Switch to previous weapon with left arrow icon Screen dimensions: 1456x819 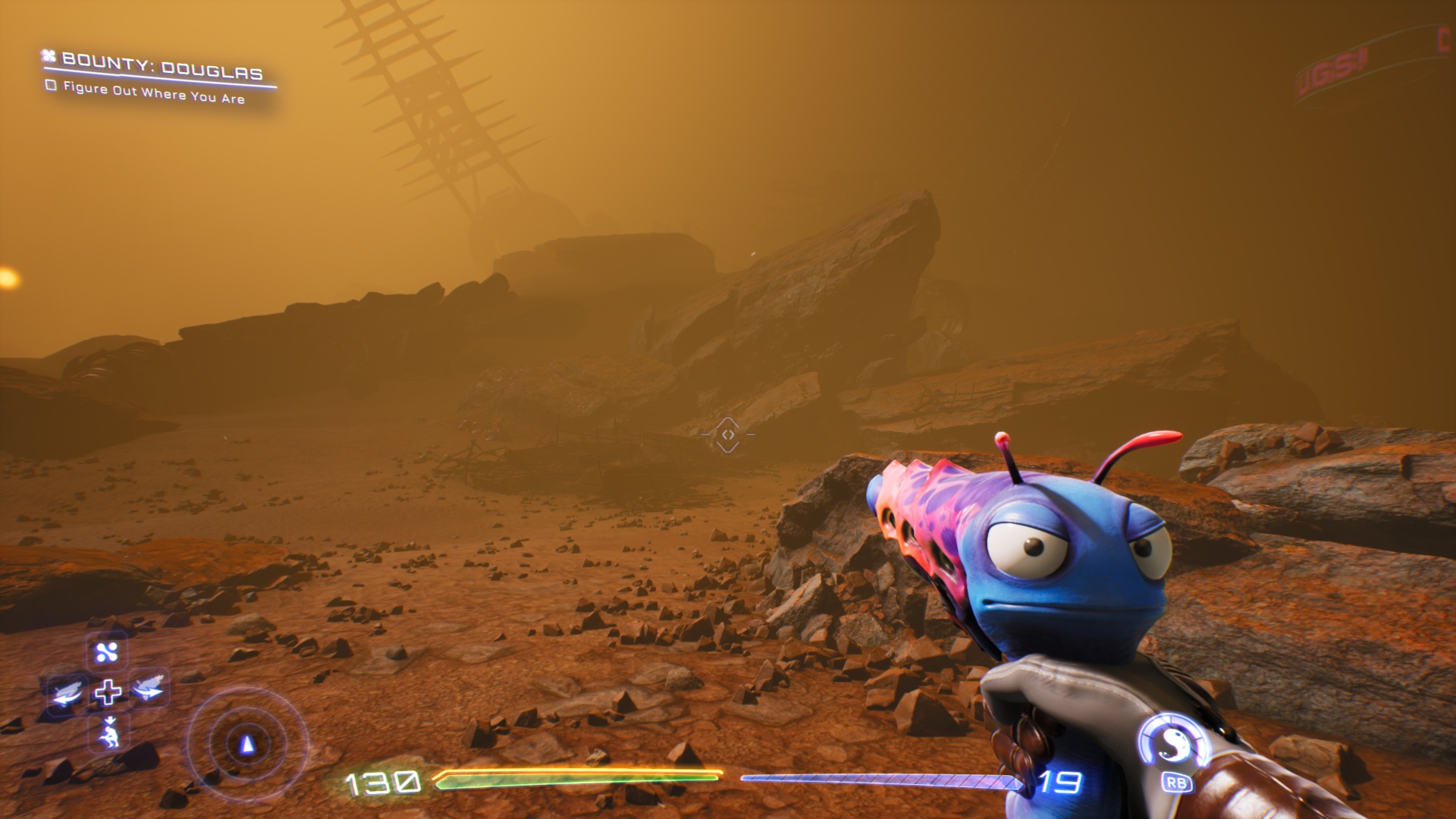[67, 692]
